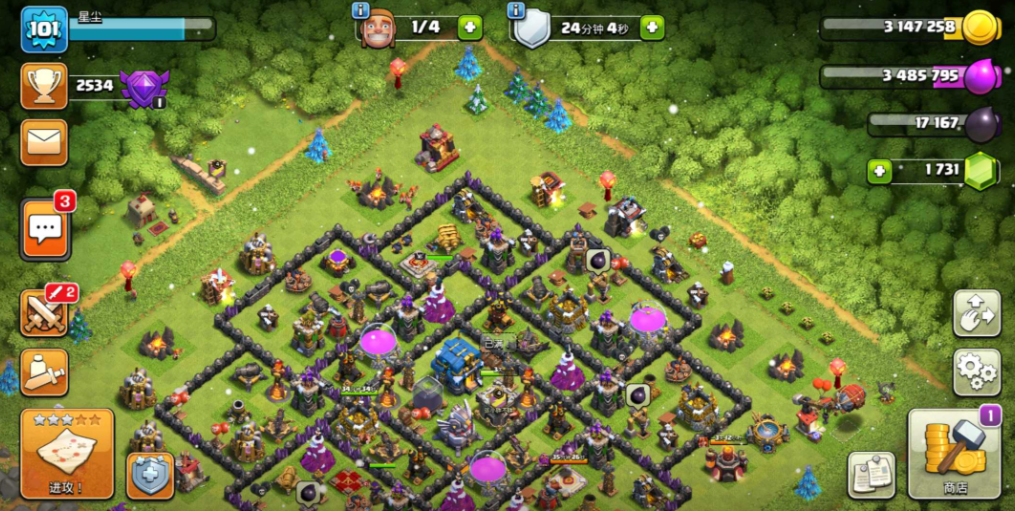Screen dimensions: 1015x511
Task: Open the army training overview button
Action: [x=44, y=372]
